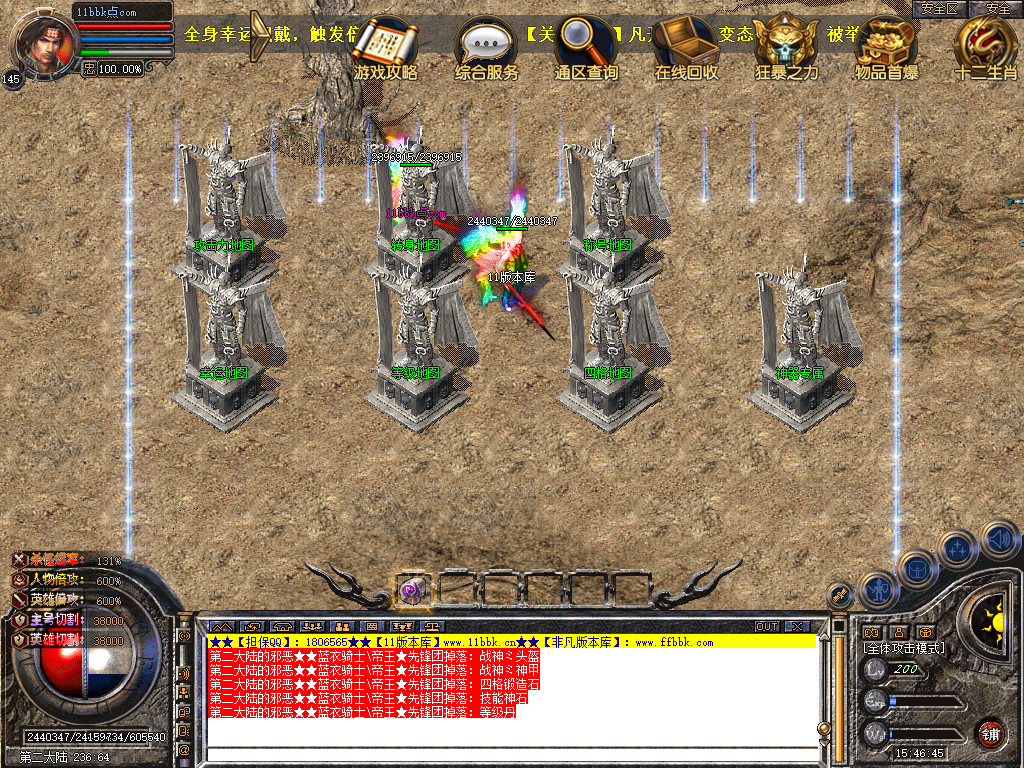
Task: Click the OUT button above chat
Action: (767, 626)
